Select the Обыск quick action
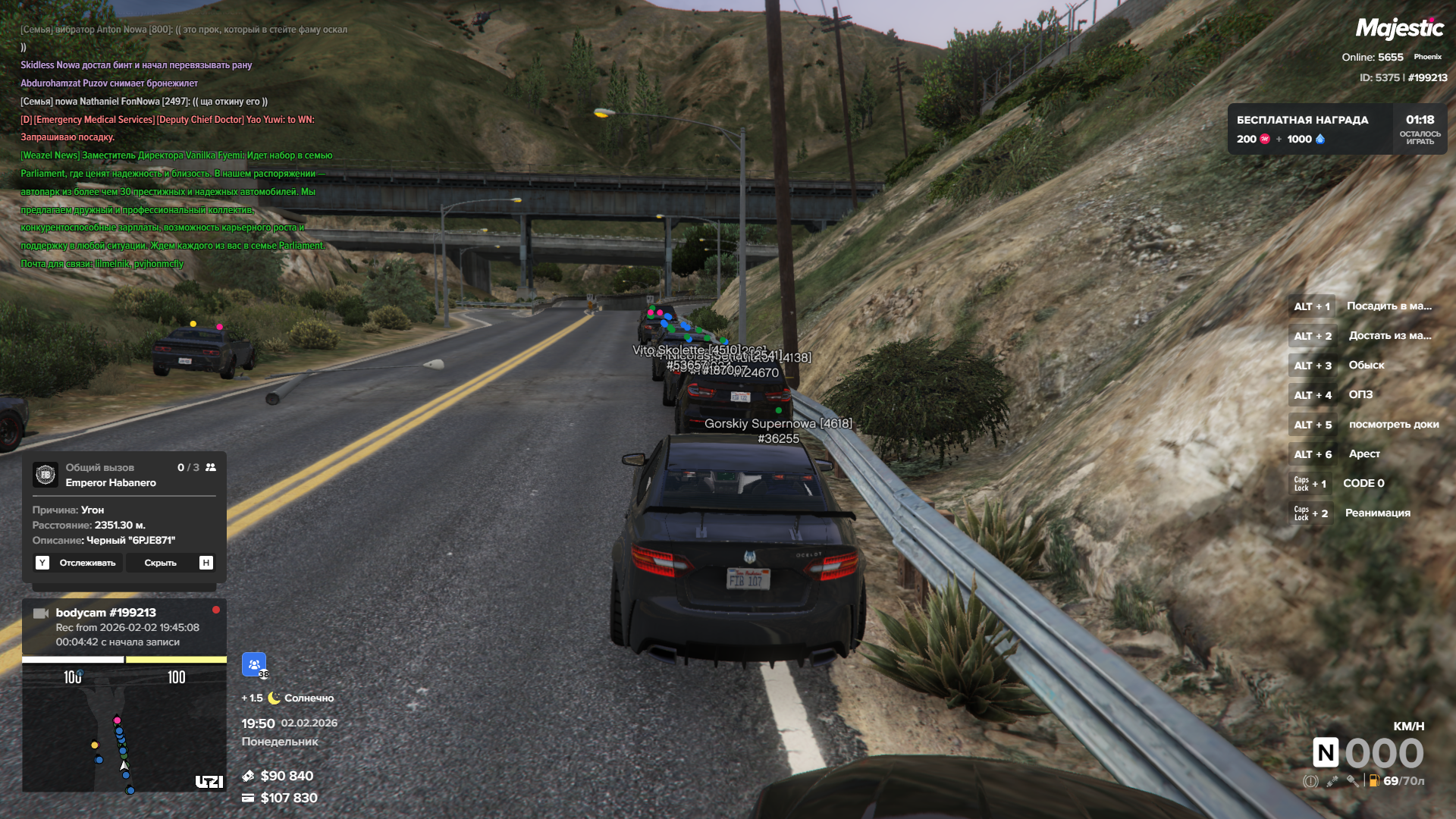Screen dimensions: 1456x819 [1366, 366]
